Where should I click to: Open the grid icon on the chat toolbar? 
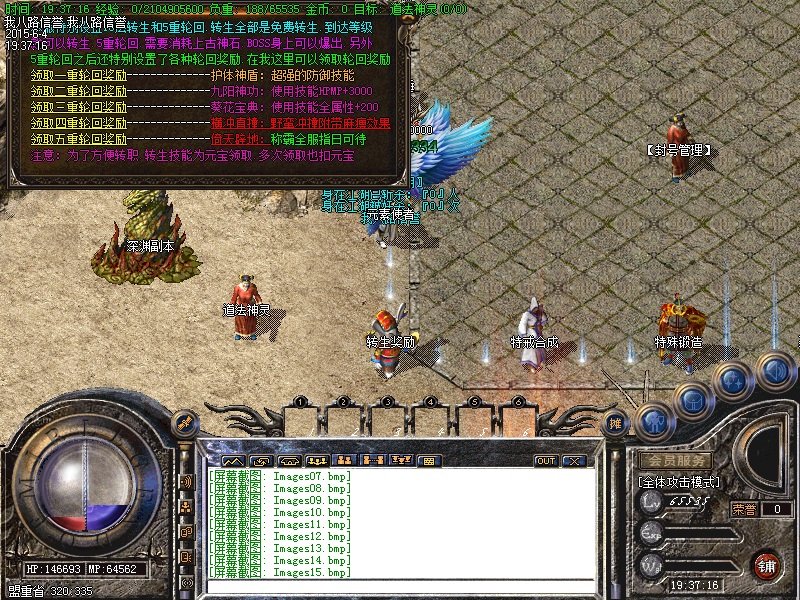point(429,461)
